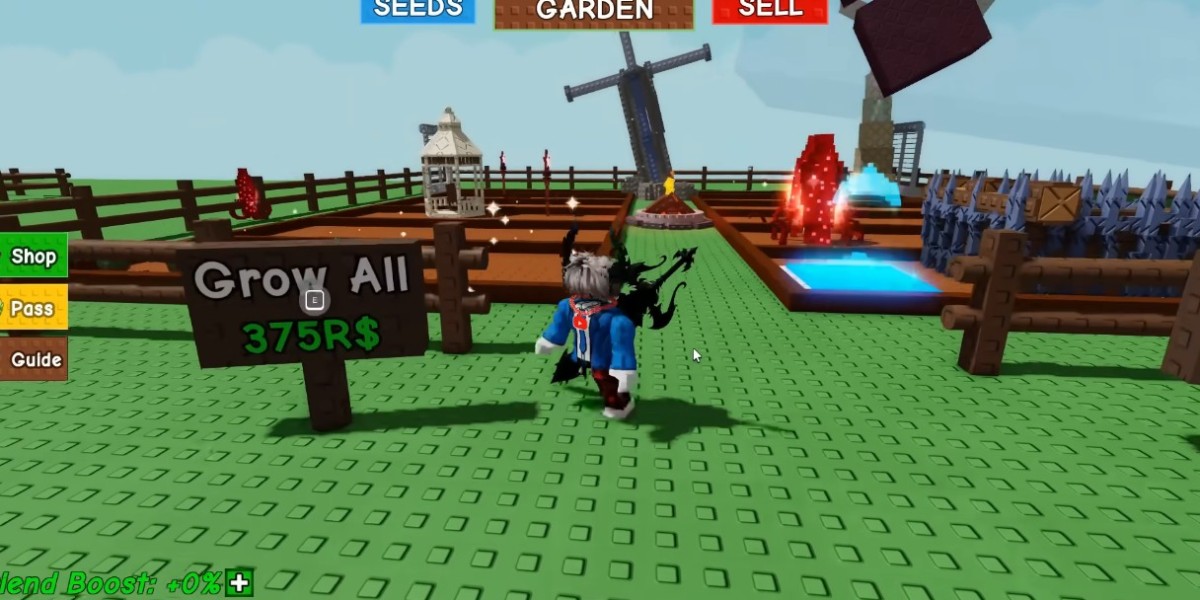The image size is (1200, 600).
Task: Open the yellow Pass menu
Action: point(33,308)
